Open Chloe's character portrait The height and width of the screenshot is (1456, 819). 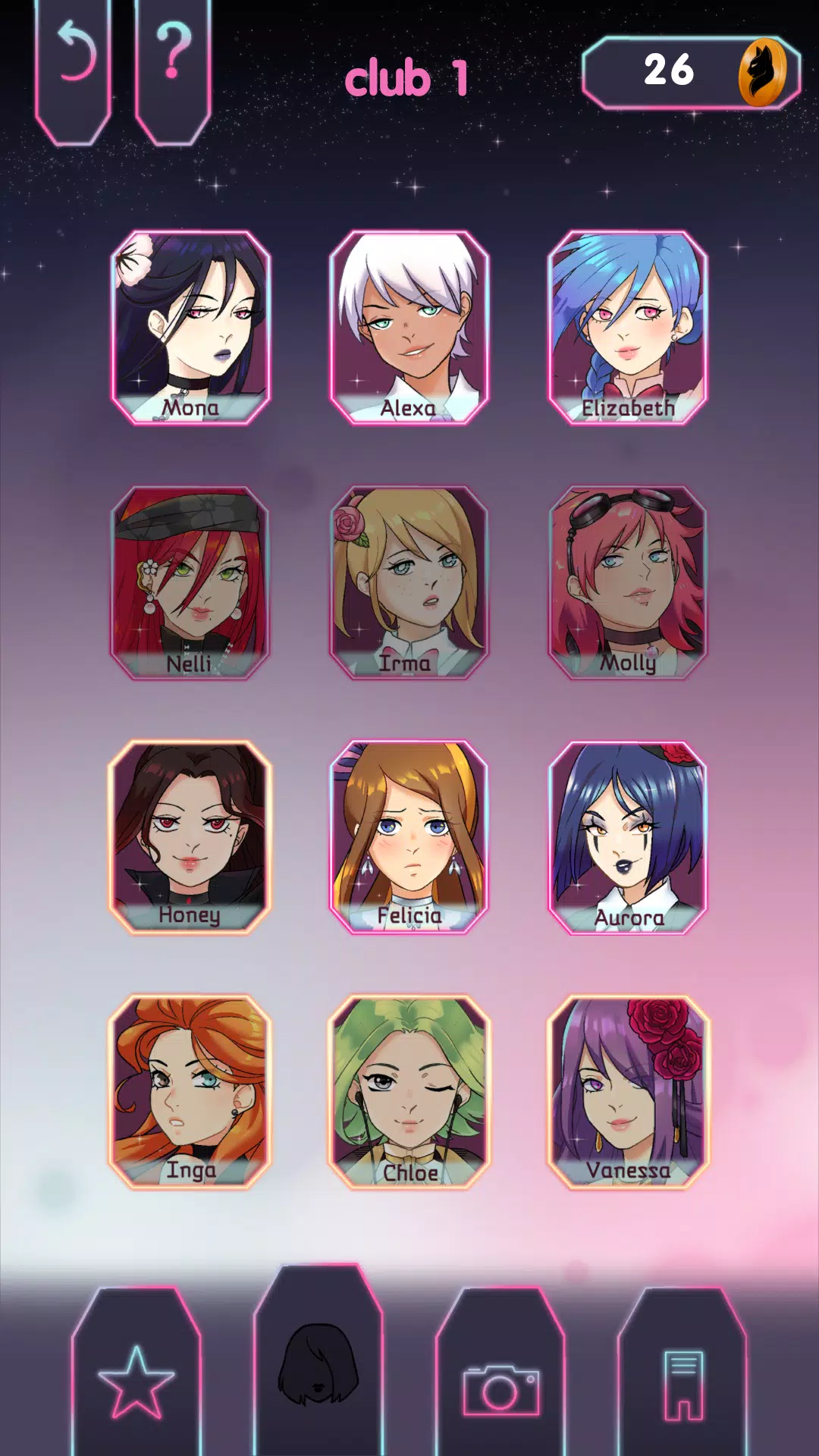point(409,1092)
